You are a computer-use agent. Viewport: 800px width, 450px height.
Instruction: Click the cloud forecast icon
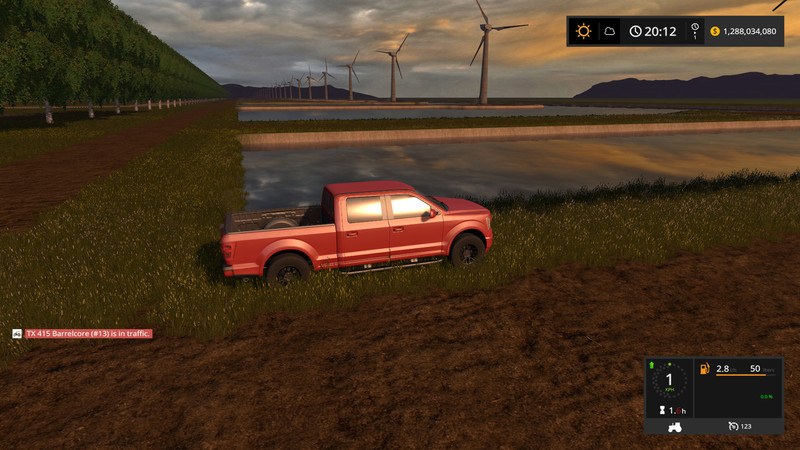[609, 31]
